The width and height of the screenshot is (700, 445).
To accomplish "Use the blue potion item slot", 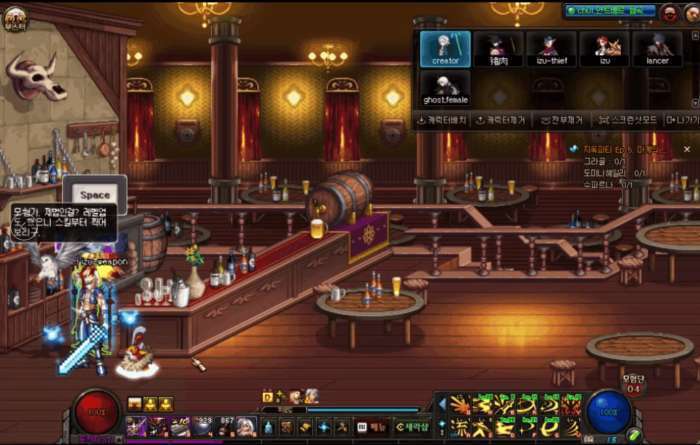I will tap(268, 427).
